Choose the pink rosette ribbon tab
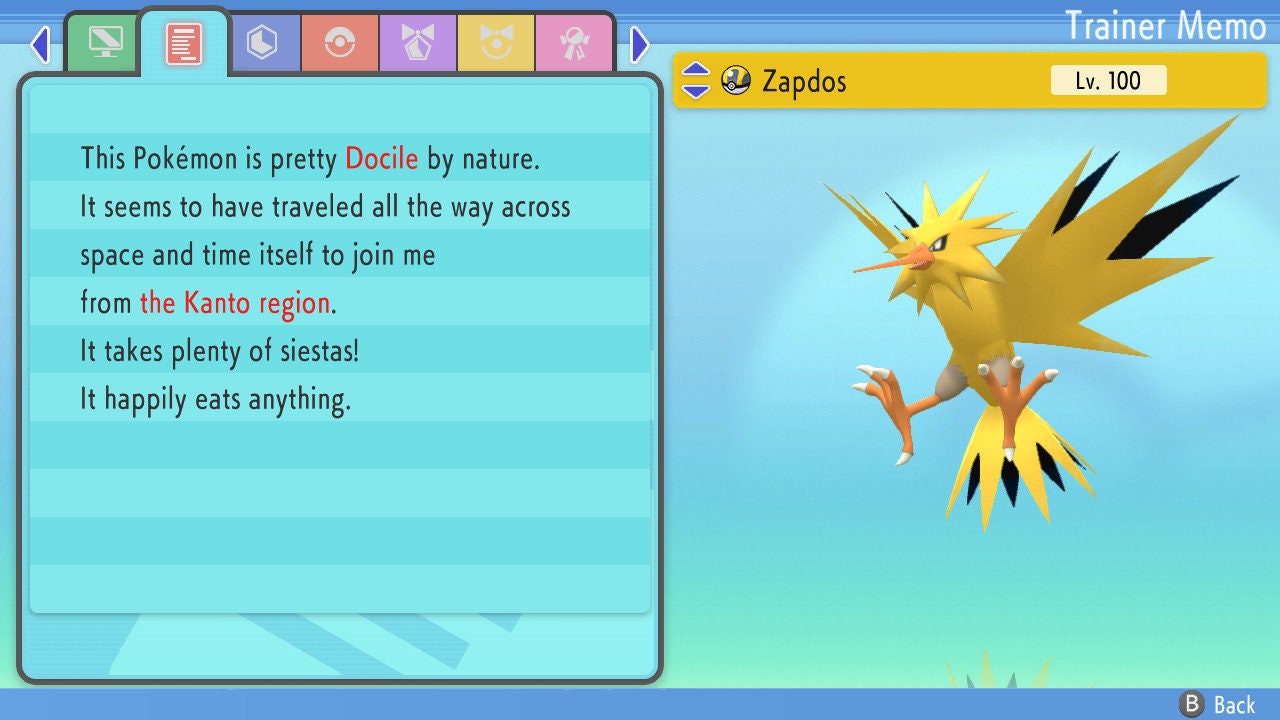Image resolution: width=1280 pixels, height=720 pixels. click(574, 43)
